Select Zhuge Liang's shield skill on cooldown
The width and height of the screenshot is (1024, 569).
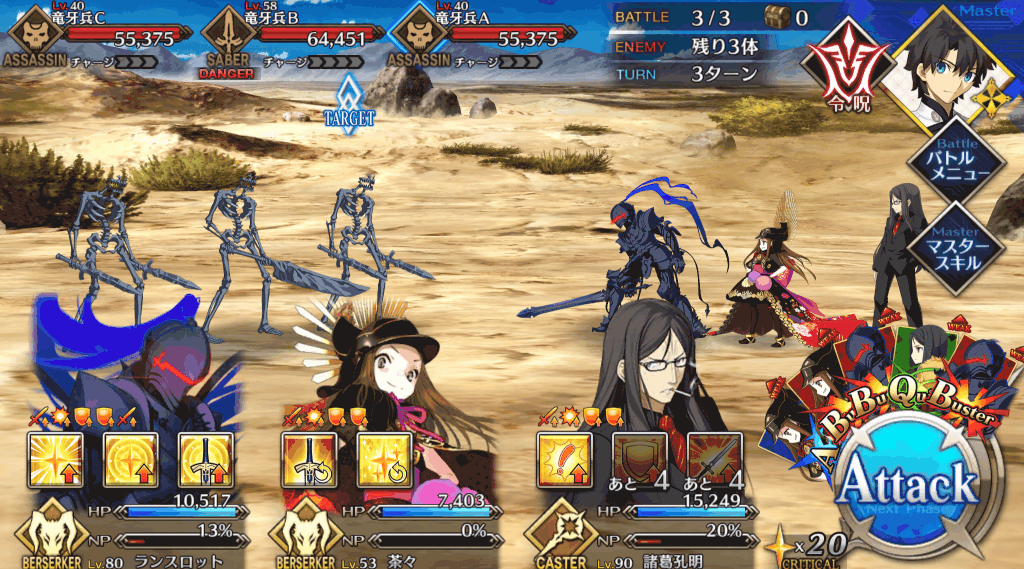639,459
